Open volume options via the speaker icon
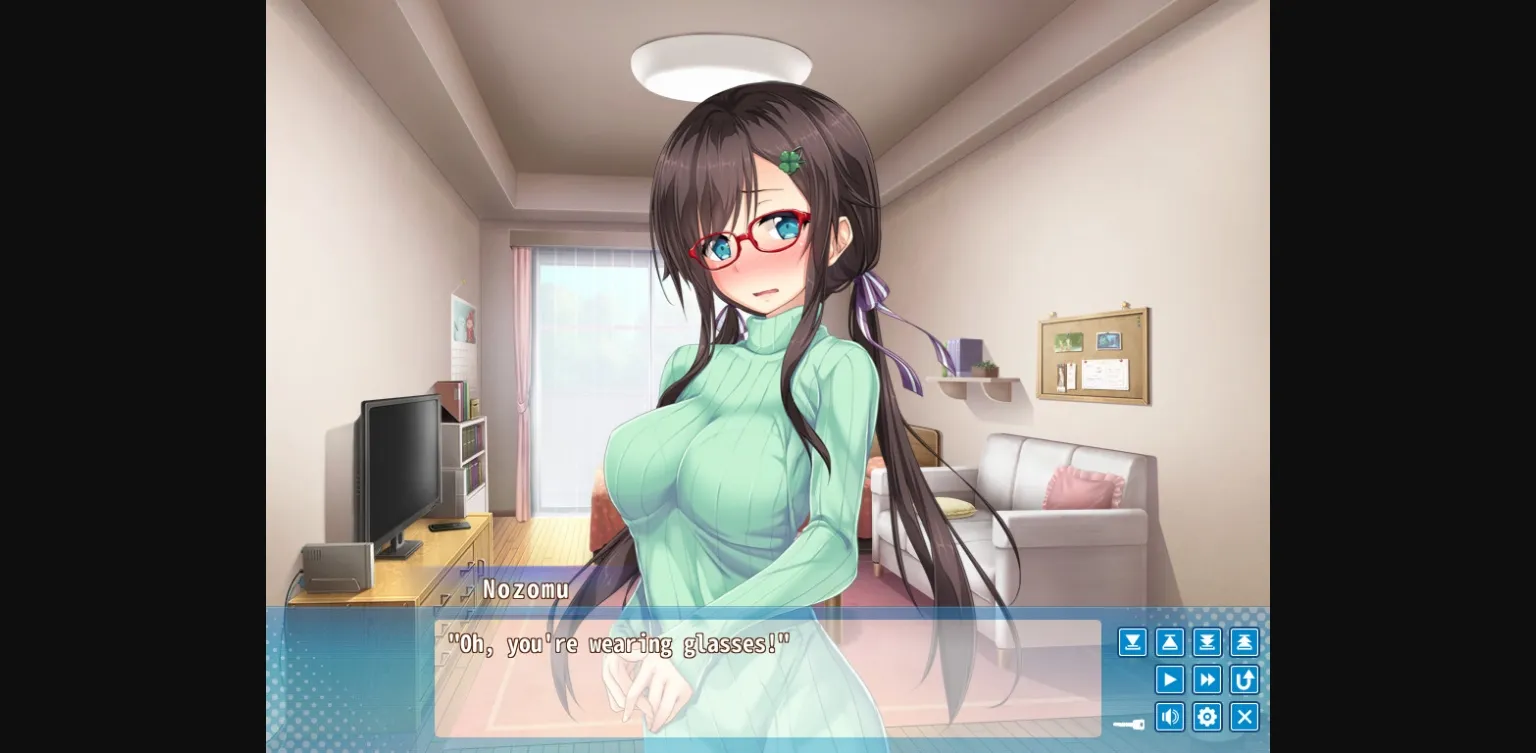 click(1170, 717)
